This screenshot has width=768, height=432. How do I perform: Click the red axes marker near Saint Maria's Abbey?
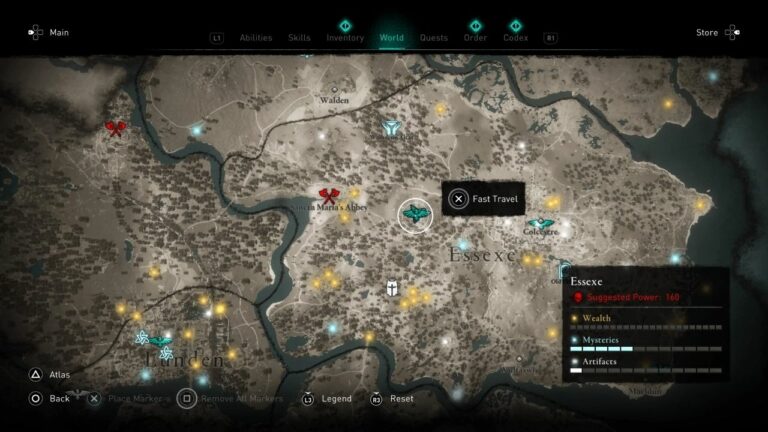click(328, 196)
